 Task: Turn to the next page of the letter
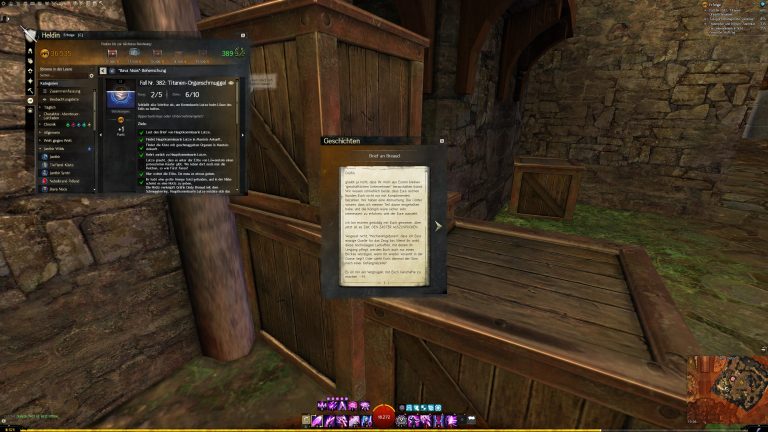click(x=438, y=225)
